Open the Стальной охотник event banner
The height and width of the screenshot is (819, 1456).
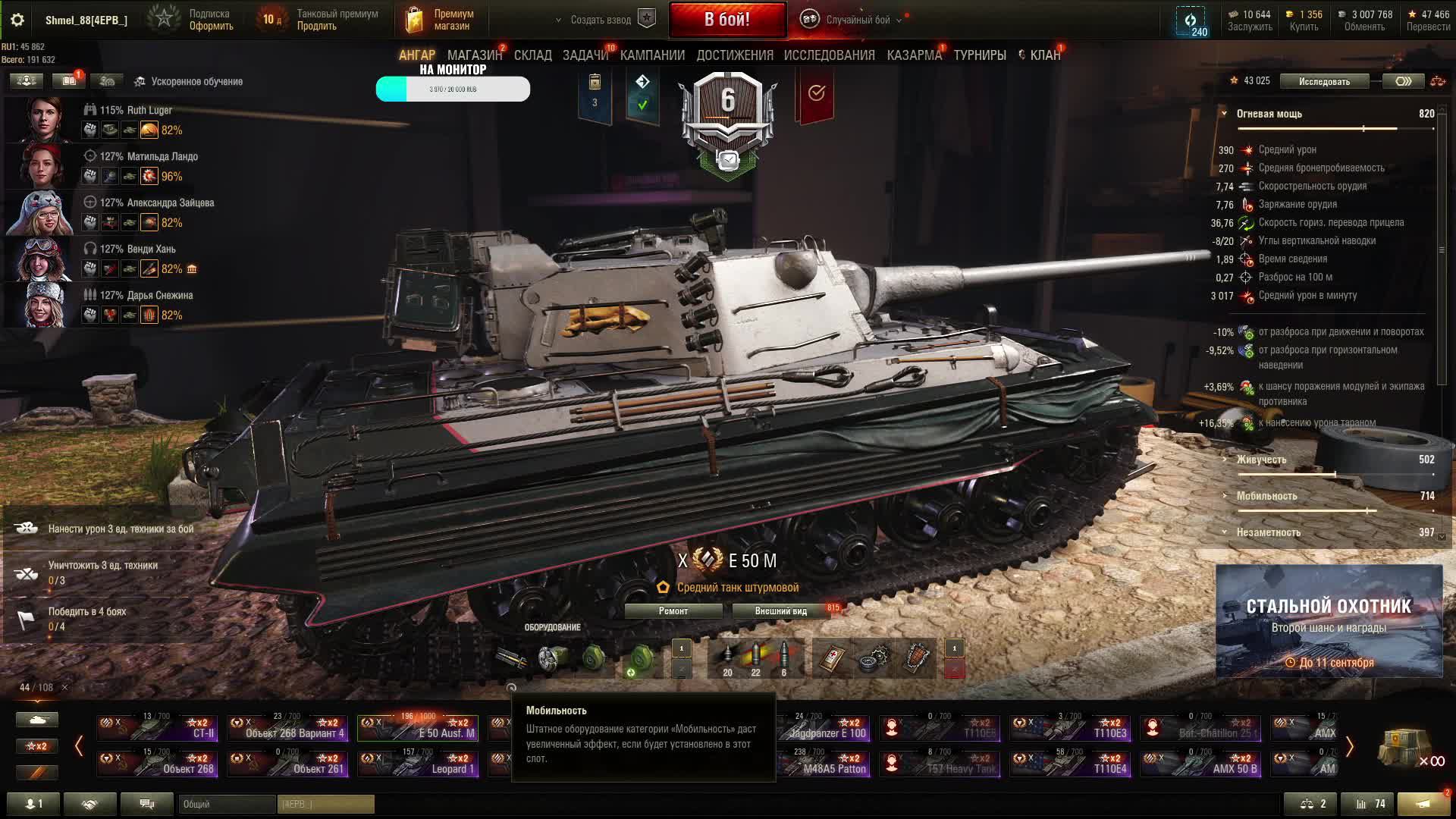pos(1329,620)
